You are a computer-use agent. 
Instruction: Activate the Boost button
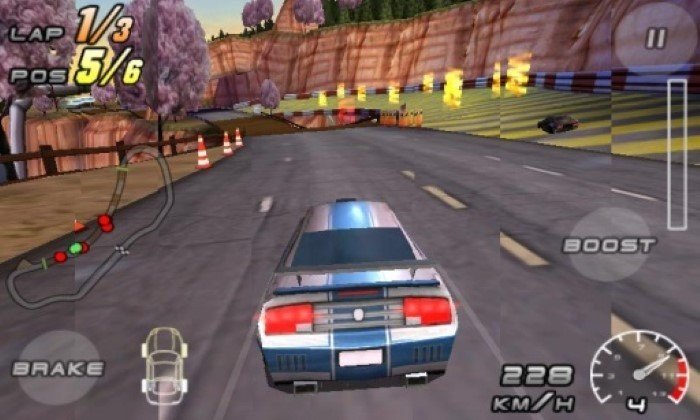[609, 245]
